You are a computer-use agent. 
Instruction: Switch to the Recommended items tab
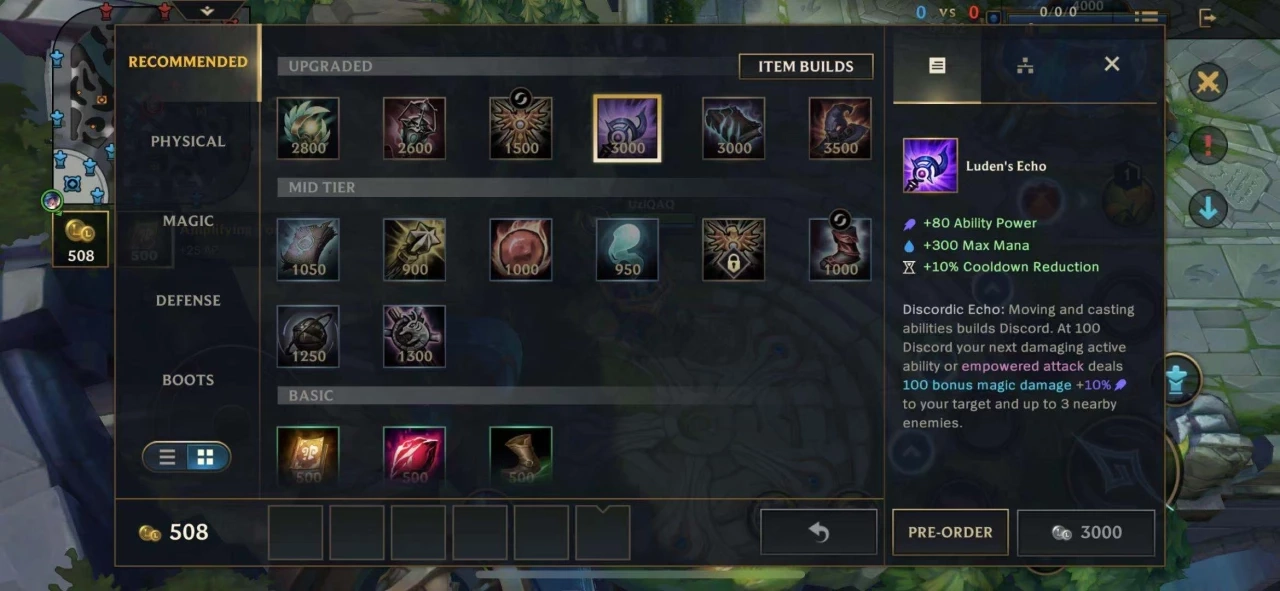coord(187,62)
